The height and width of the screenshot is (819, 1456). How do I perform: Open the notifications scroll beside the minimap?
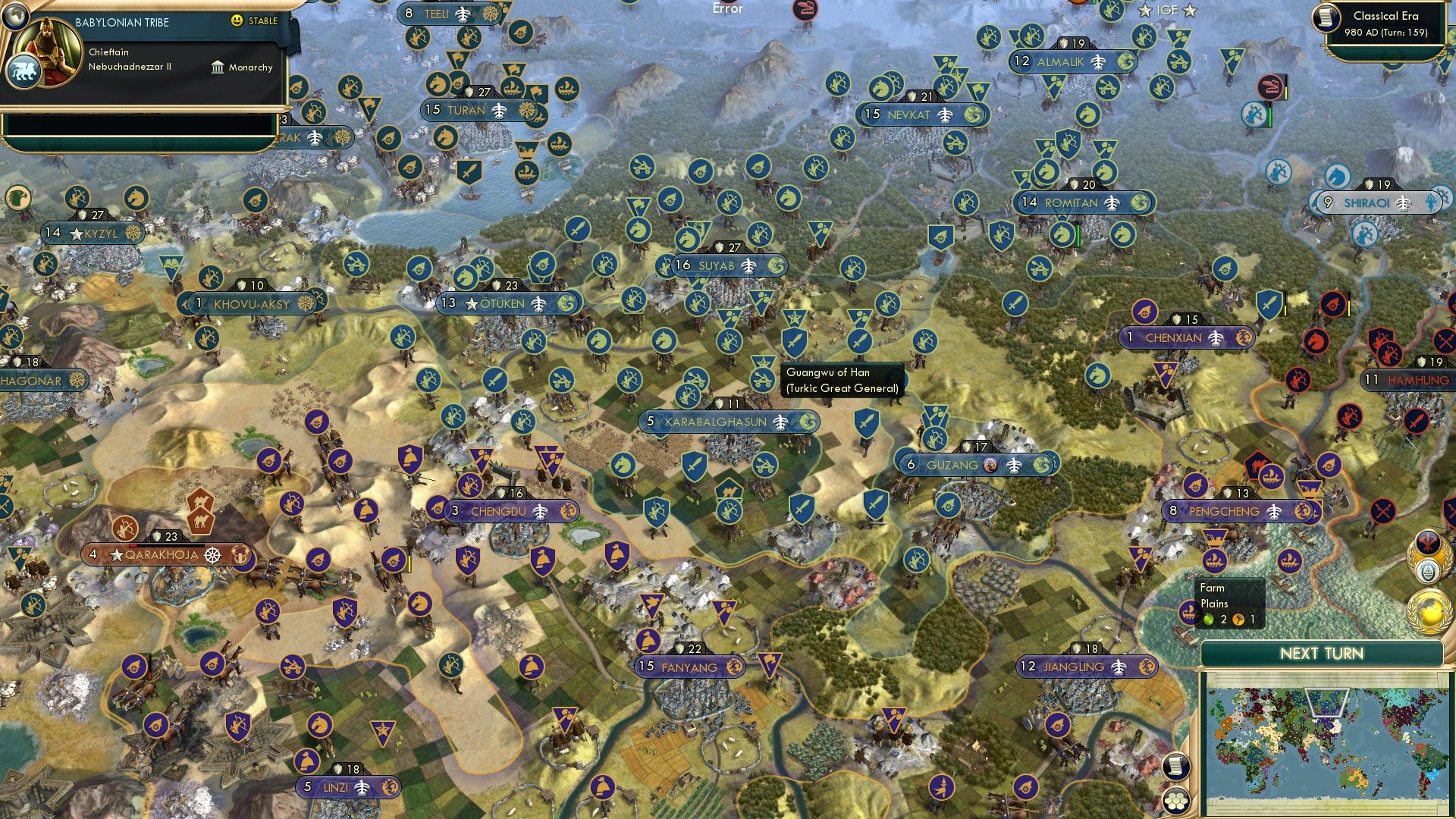[1176, 765]
